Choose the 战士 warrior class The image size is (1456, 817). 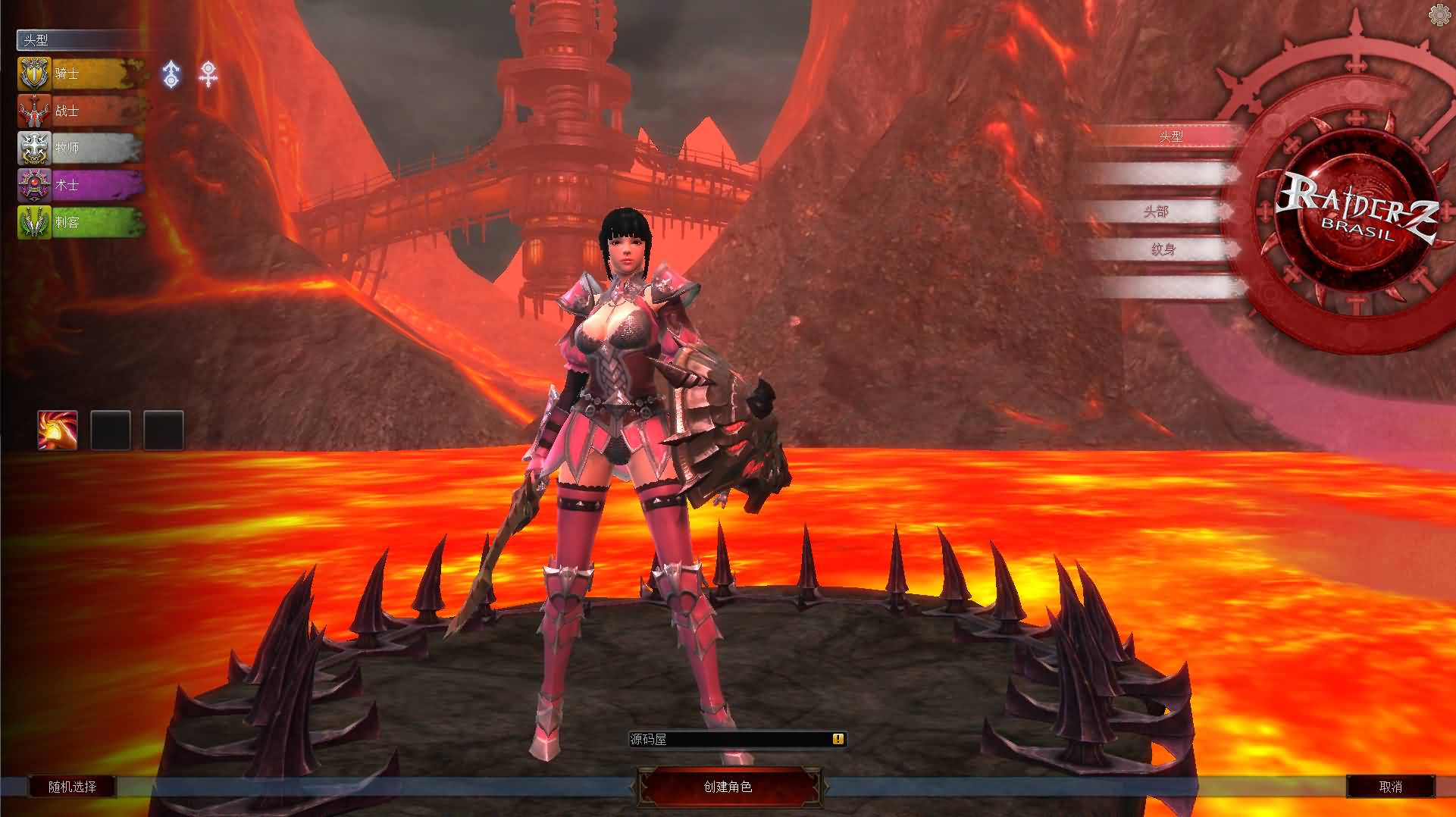(80, 111)
